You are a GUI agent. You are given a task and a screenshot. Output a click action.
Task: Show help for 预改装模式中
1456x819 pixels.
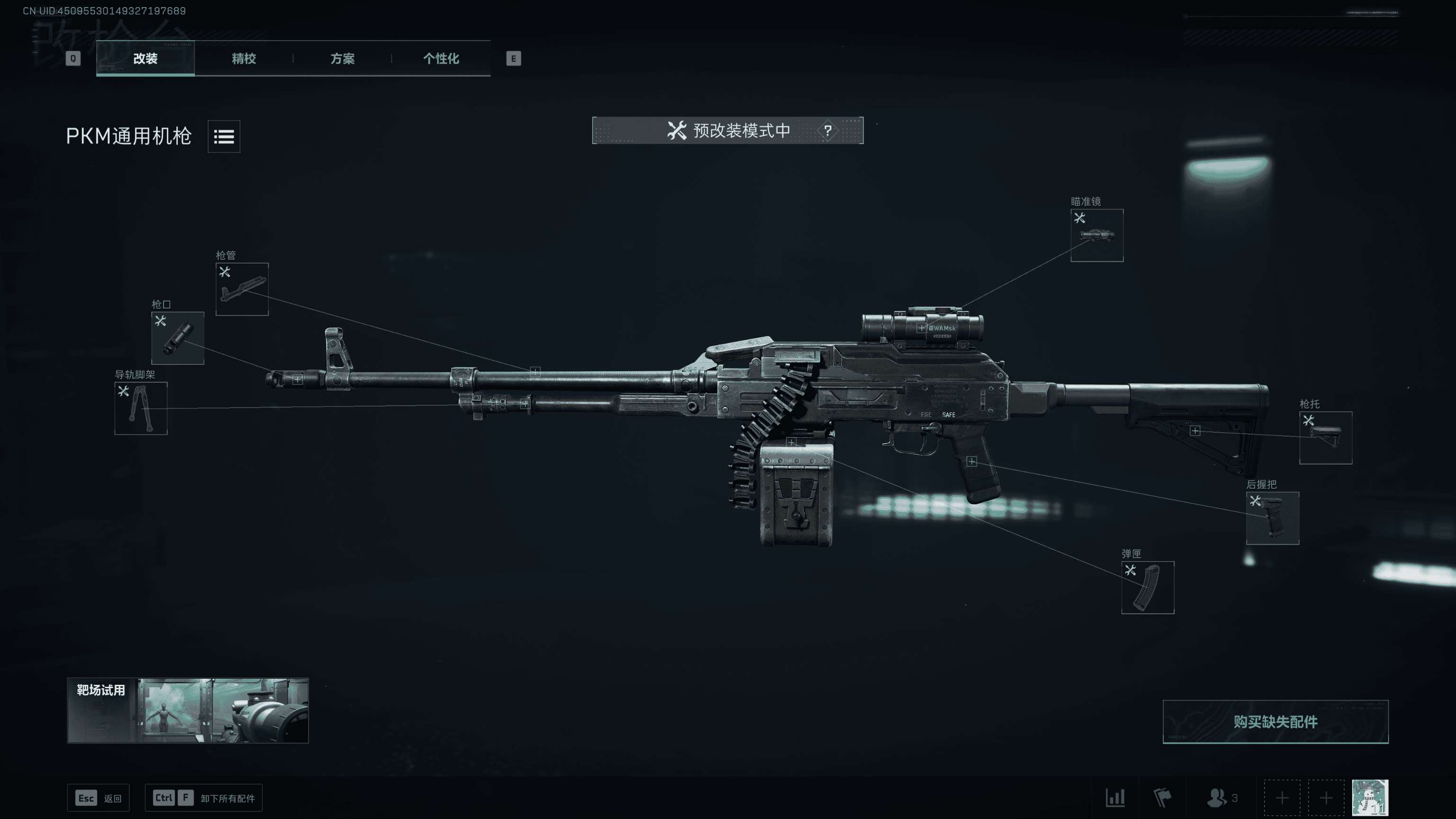(828, 130)
